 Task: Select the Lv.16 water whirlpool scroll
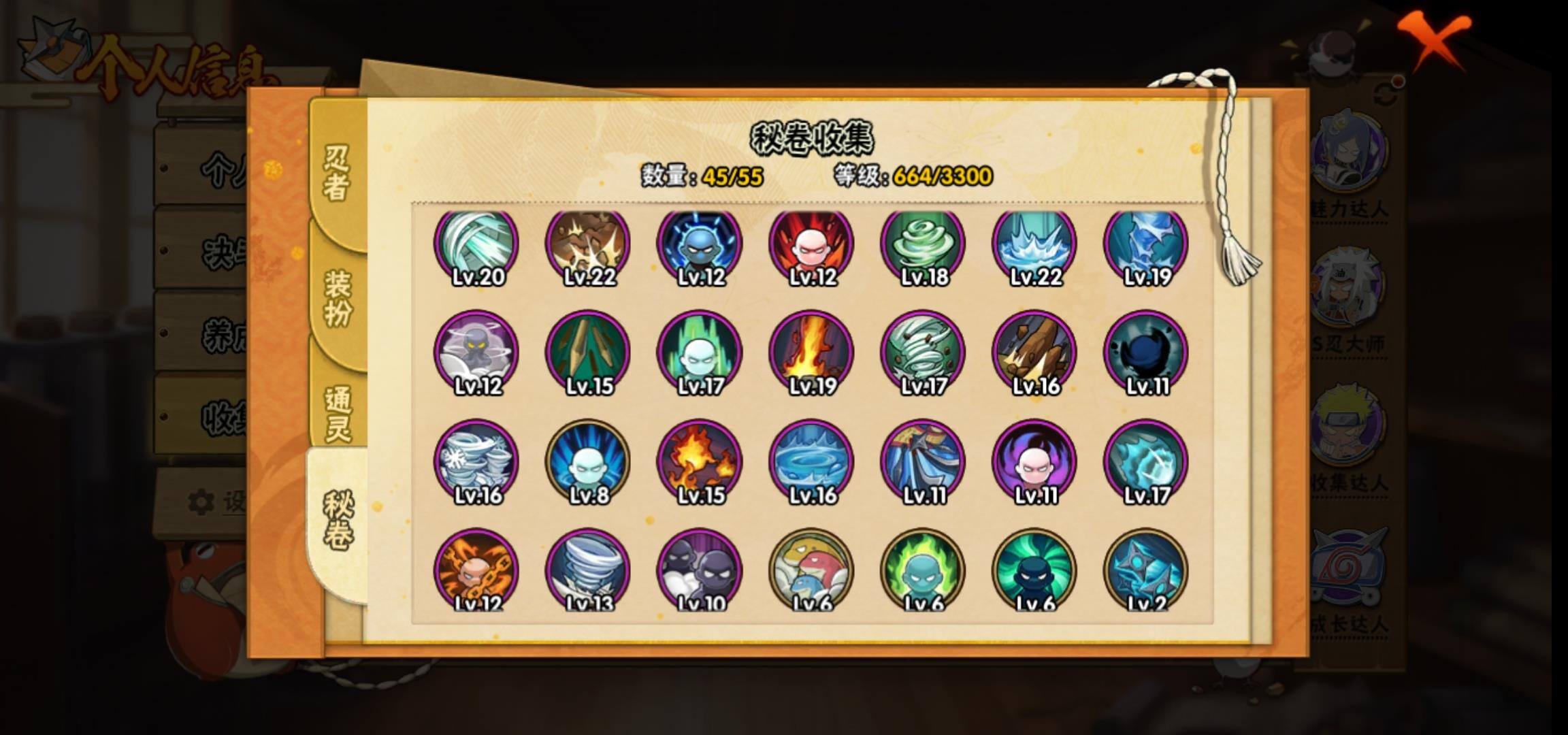point(811,463)
